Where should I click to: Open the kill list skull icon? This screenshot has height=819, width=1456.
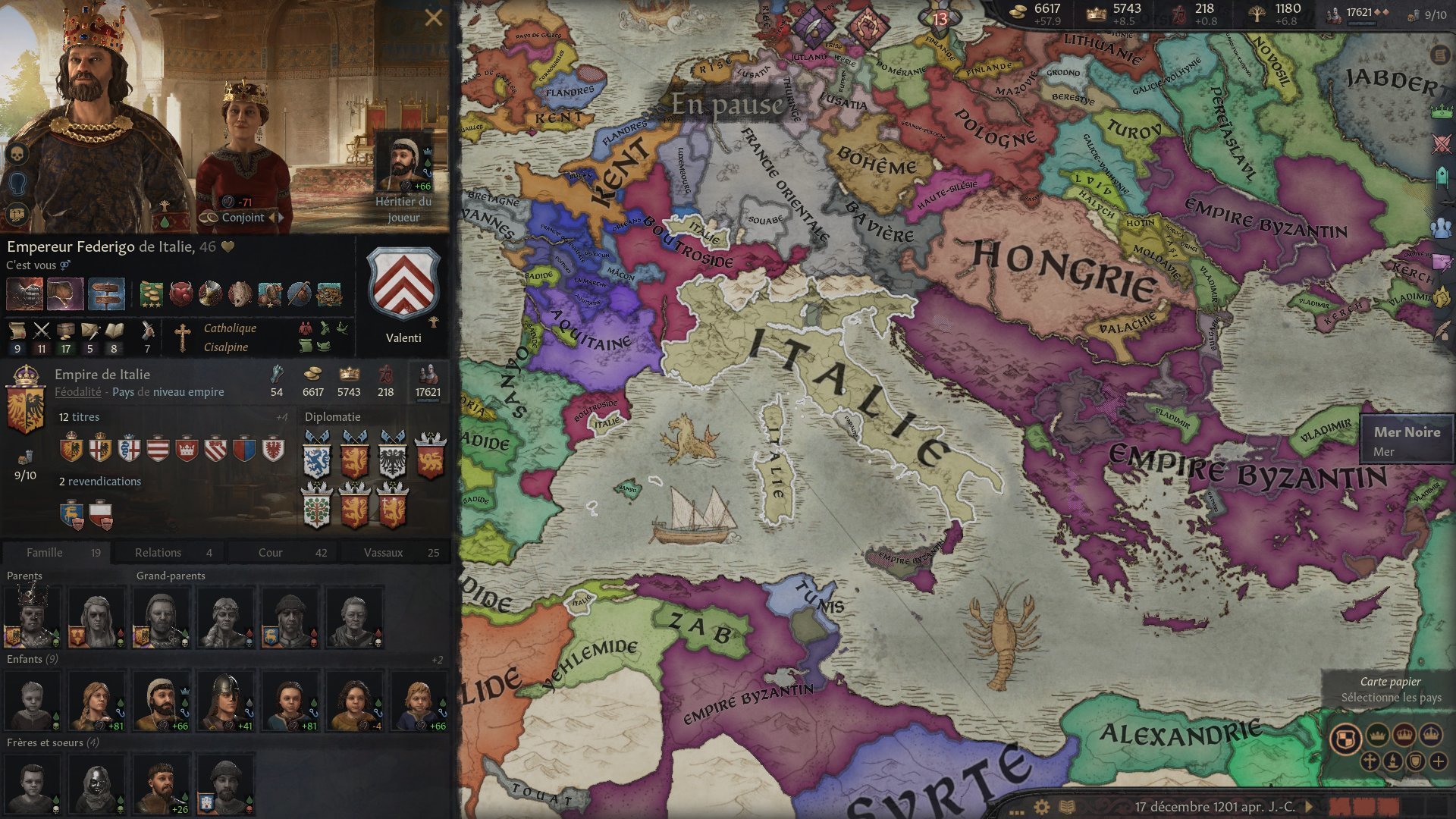pos(17,154)
